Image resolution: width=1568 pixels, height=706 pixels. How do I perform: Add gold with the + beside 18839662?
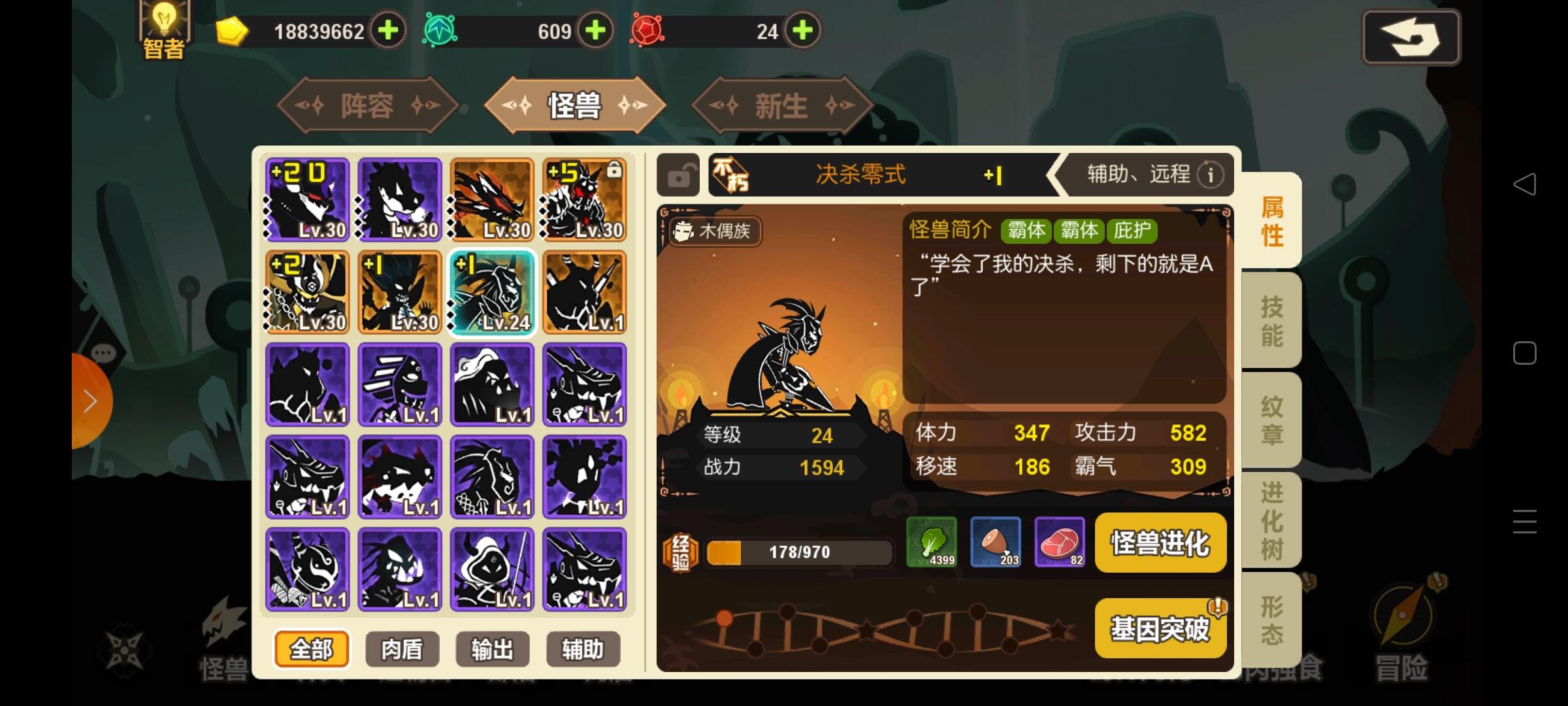388,29
